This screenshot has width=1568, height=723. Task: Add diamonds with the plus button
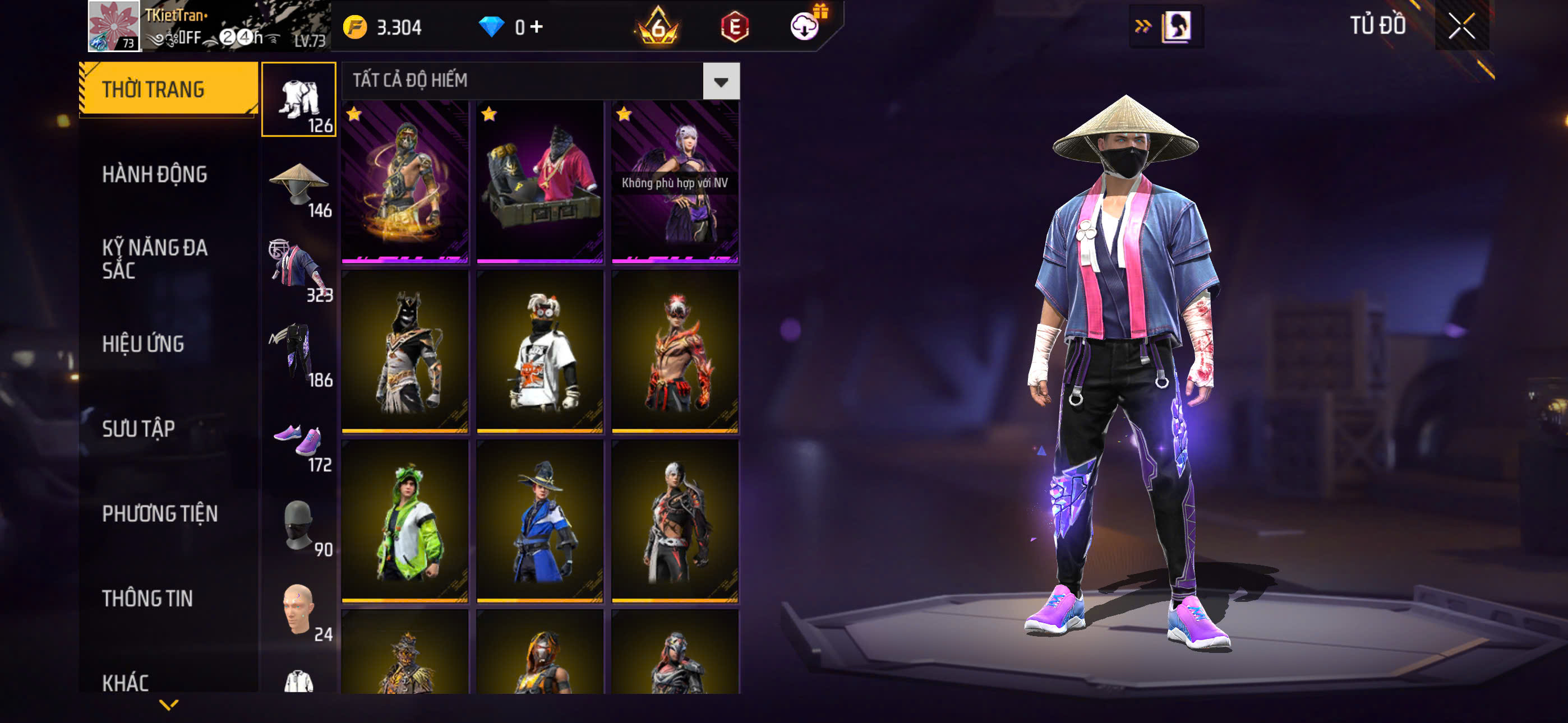[536, 27]
